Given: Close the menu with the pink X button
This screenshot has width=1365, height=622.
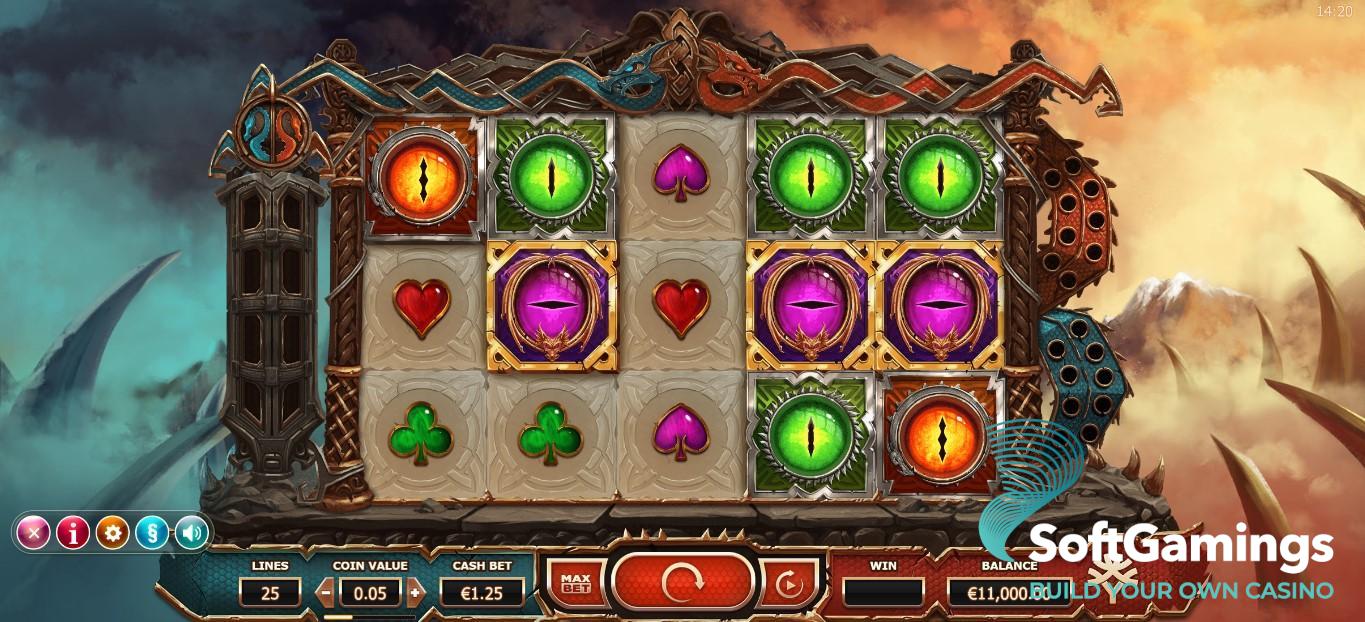Looking at the screenshot, I should point(33,533).
